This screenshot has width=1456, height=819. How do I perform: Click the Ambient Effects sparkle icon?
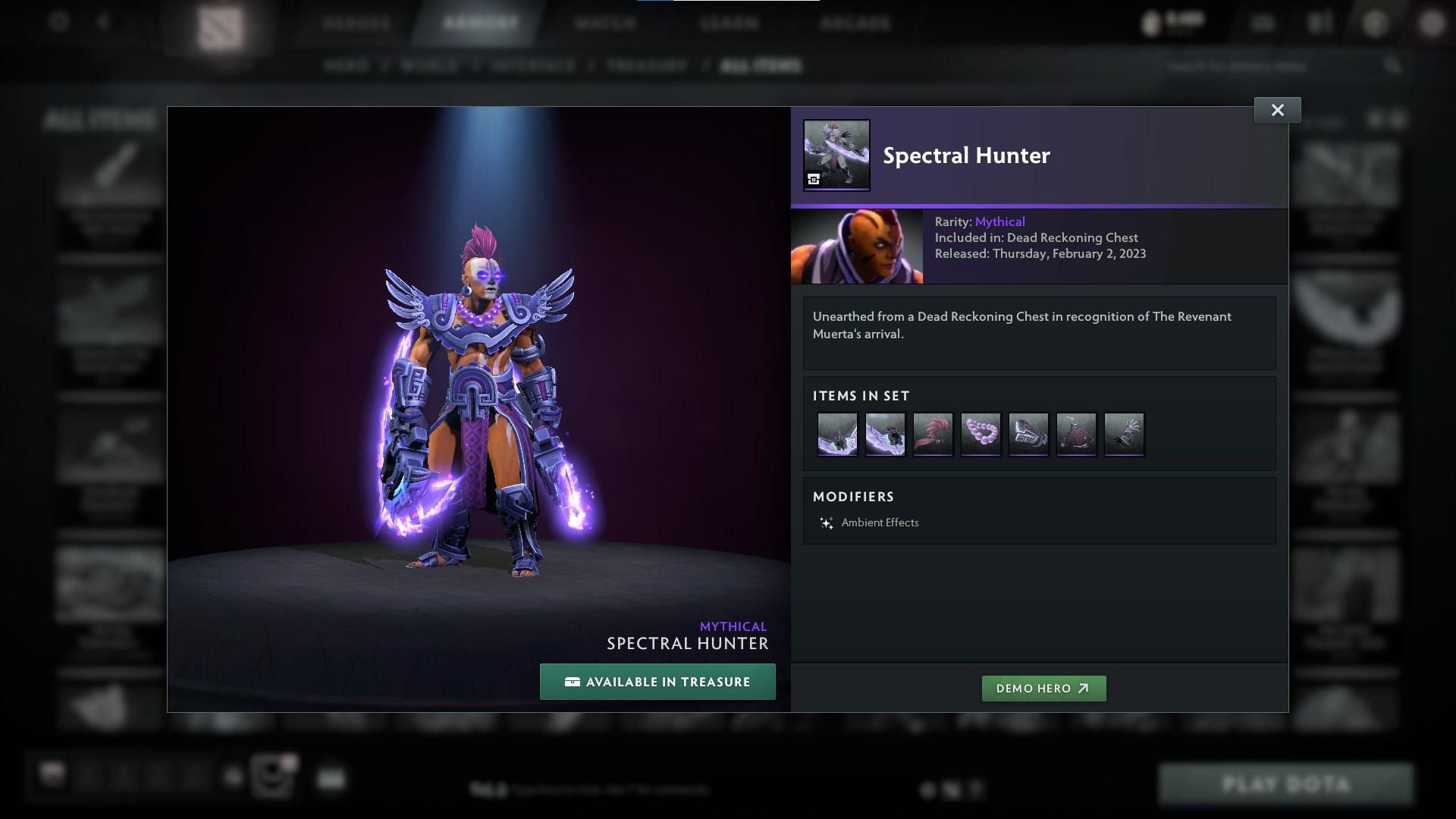coord(827,522)
